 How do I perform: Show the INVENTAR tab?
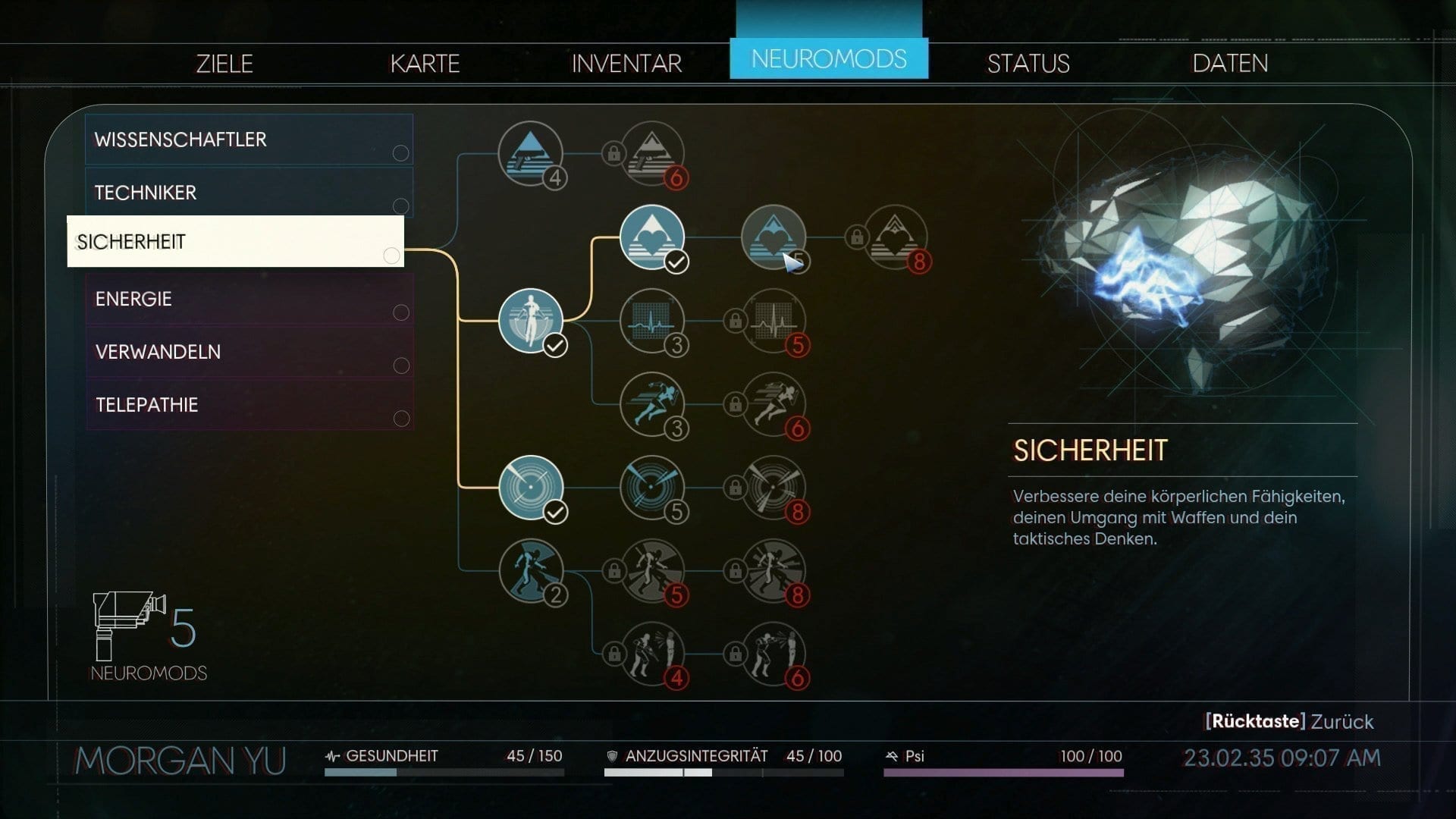point(626,63)
